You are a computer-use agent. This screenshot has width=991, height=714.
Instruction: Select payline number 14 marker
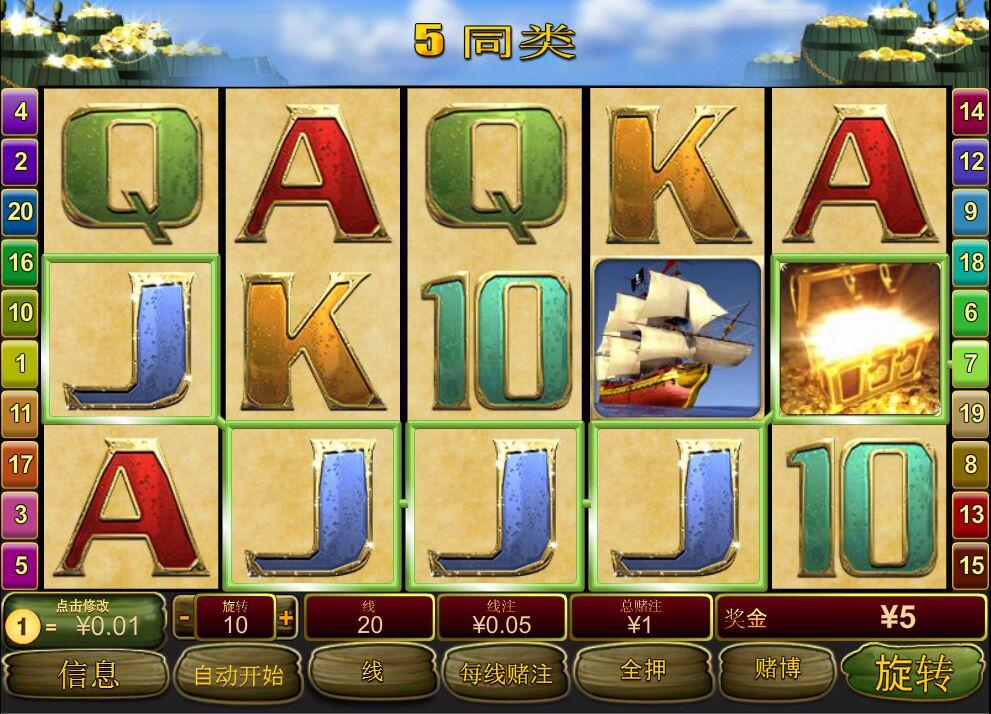tap(970, 111)
